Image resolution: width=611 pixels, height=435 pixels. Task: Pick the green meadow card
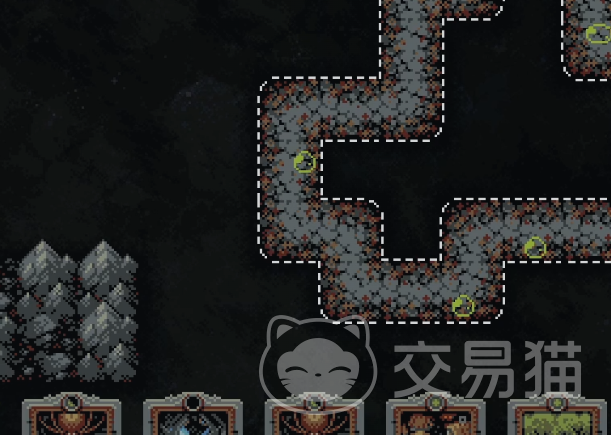pos(557,419)
